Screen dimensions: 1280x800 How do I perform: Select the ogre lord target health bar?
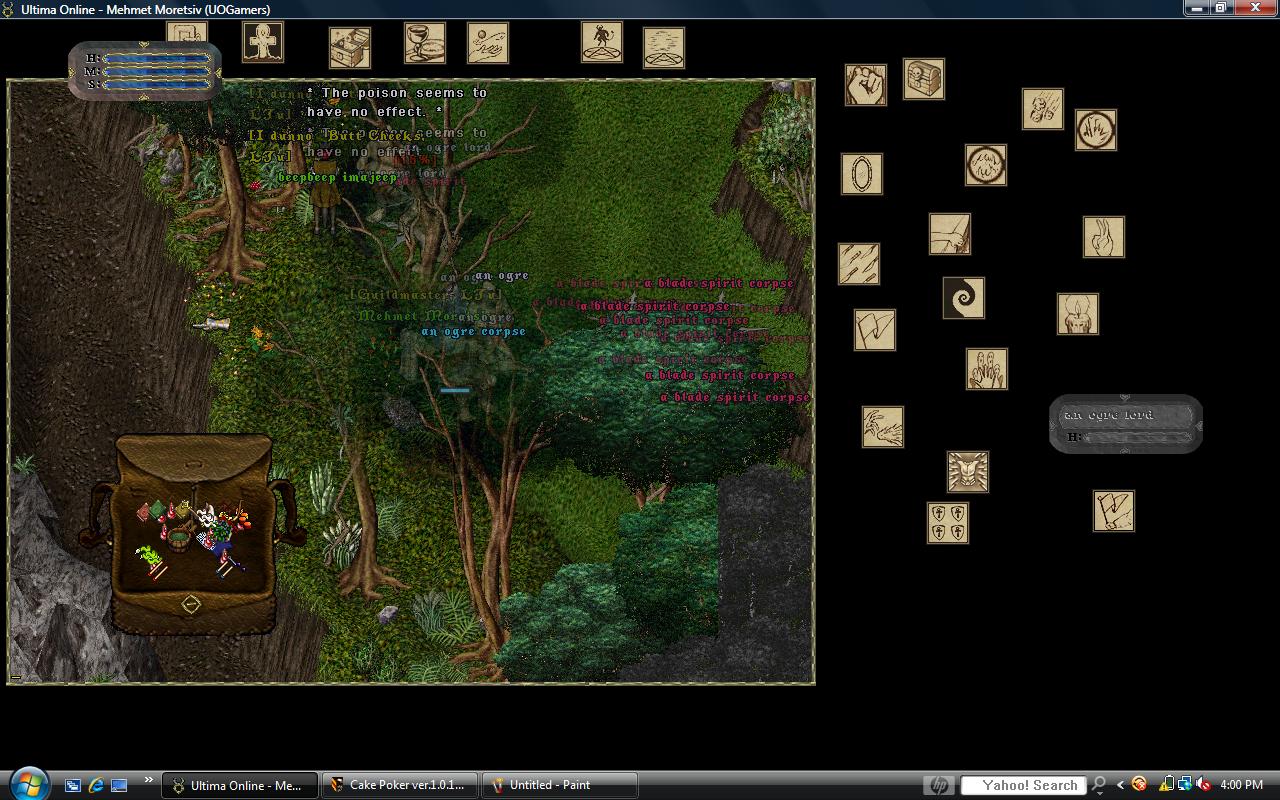click(x=1126, y=424)
